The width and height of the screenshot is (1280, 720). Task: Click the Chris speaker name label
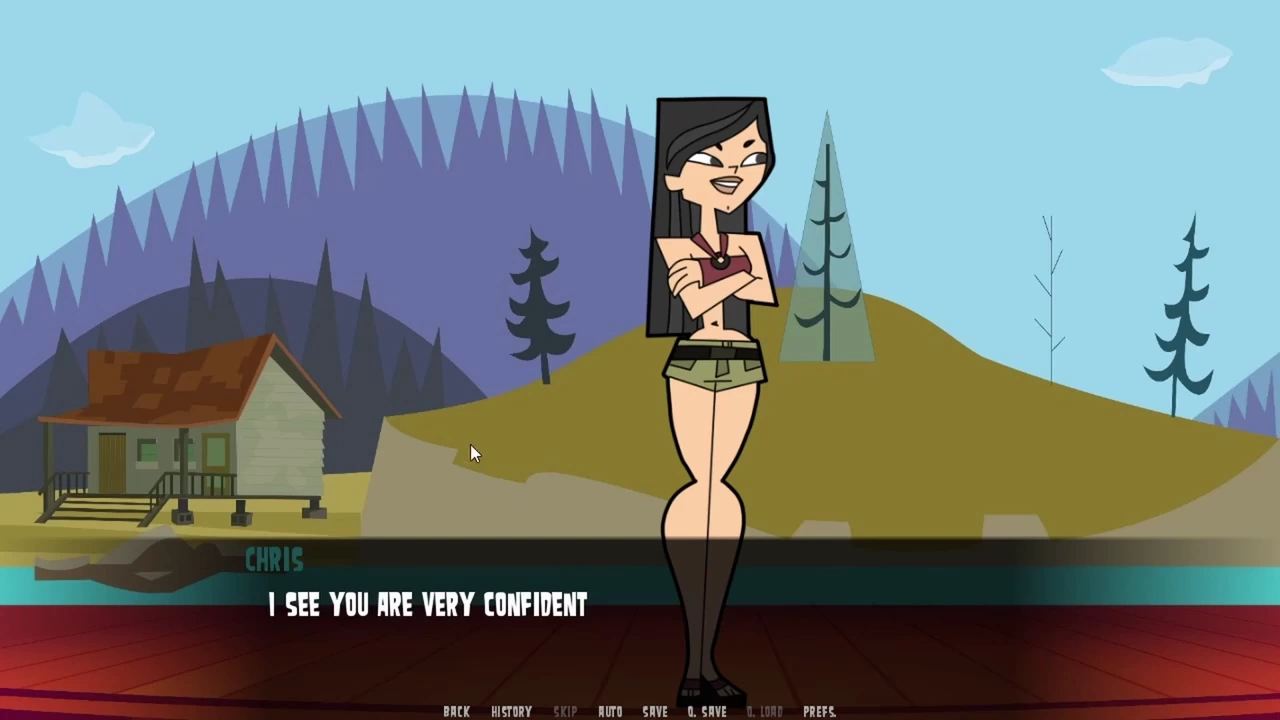[x=274, y=560]
